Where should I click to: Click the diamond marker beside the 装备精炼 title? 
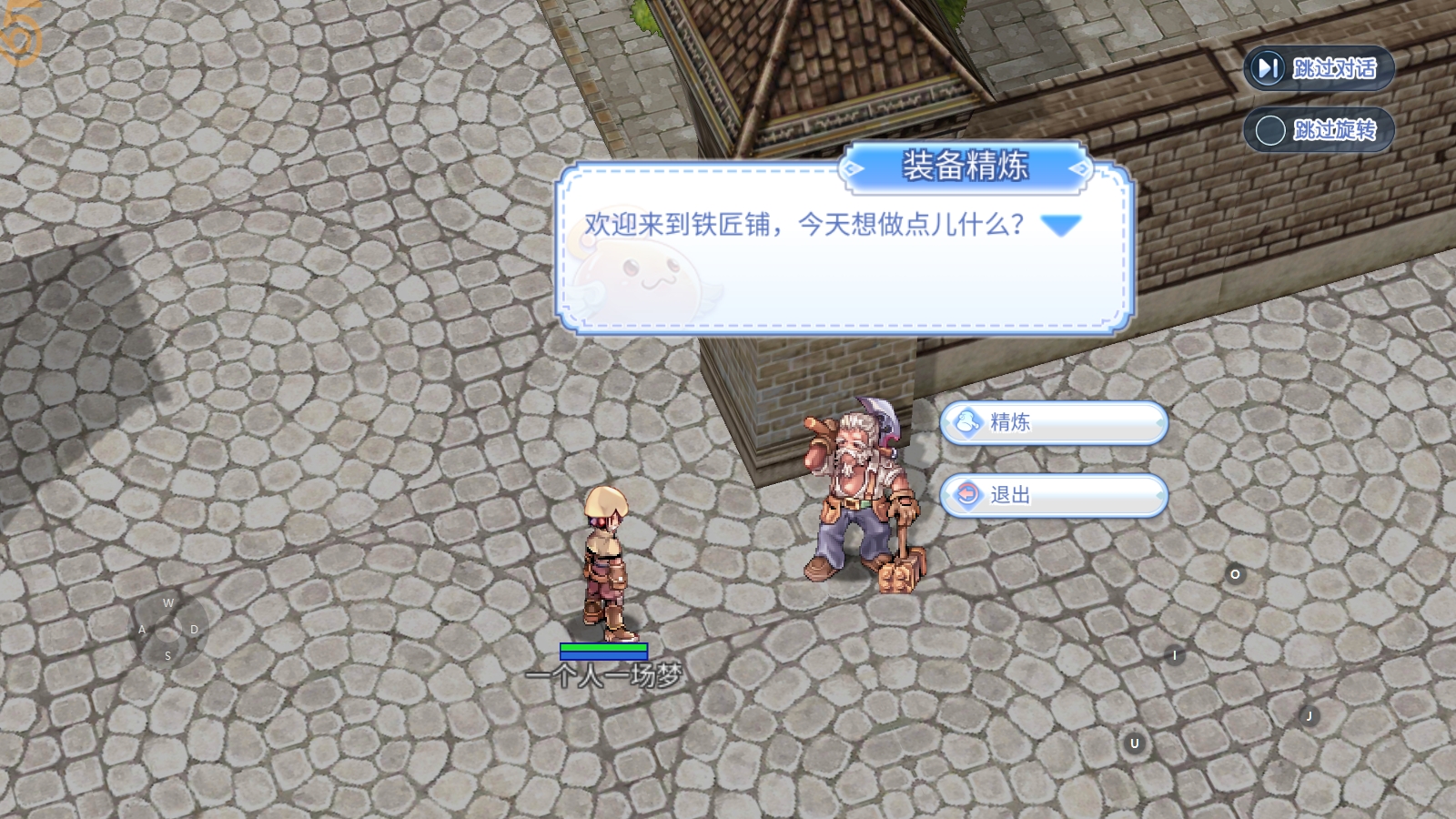click(x=851, y=169)
